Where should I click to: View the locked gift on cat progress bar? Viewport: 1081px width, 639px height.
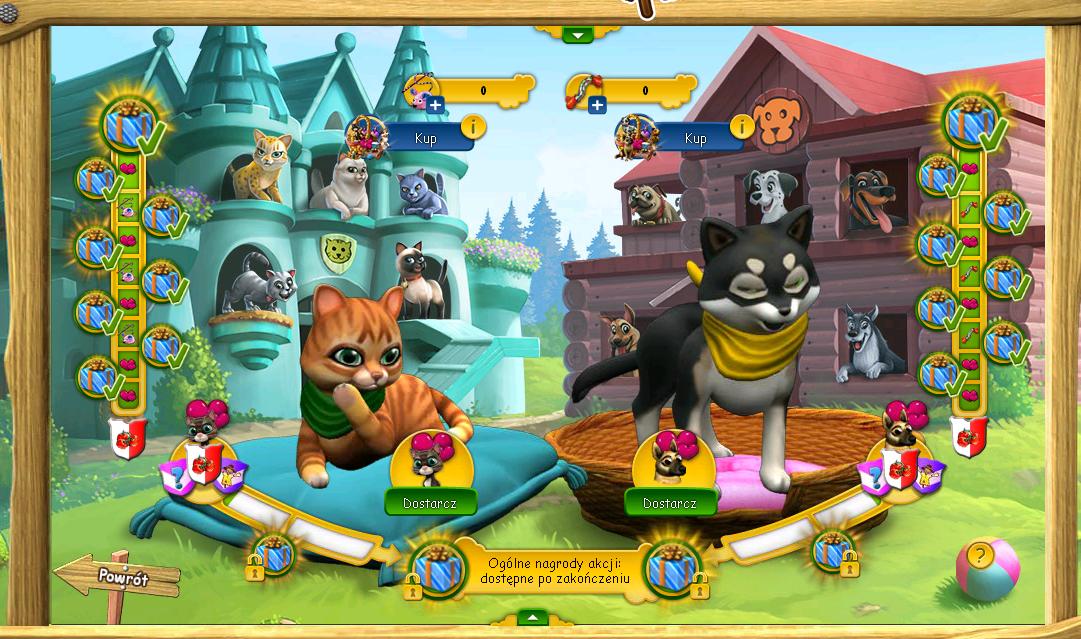(x=272, y=553)
